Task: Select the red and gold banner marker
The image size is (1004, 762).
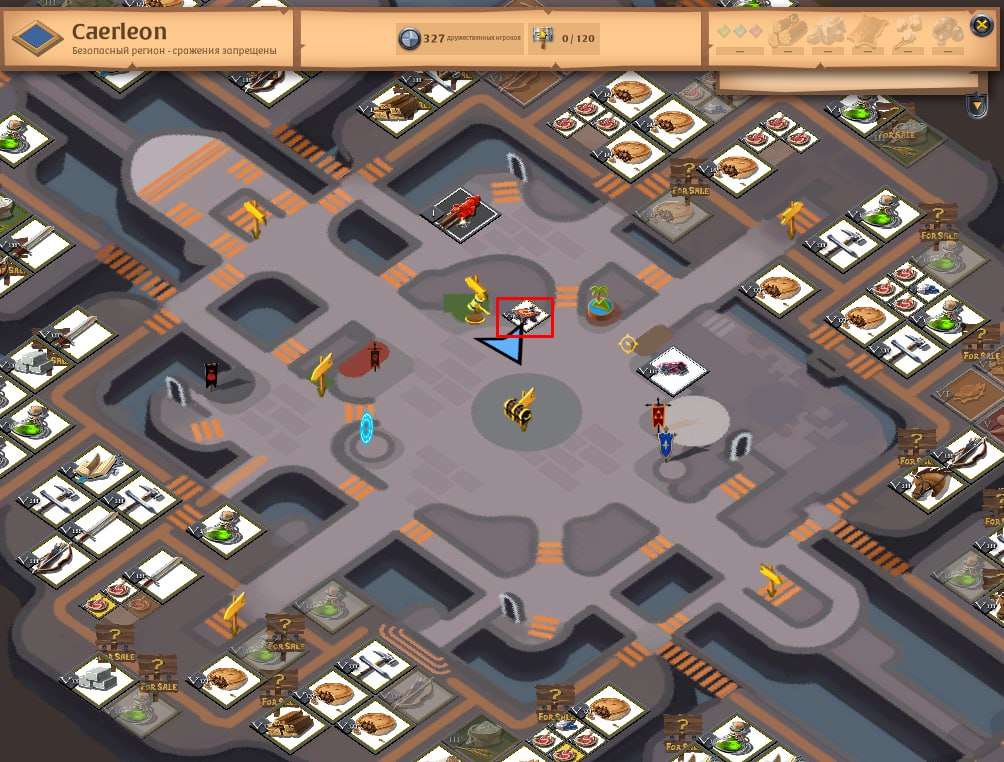Action: point(657,414)
